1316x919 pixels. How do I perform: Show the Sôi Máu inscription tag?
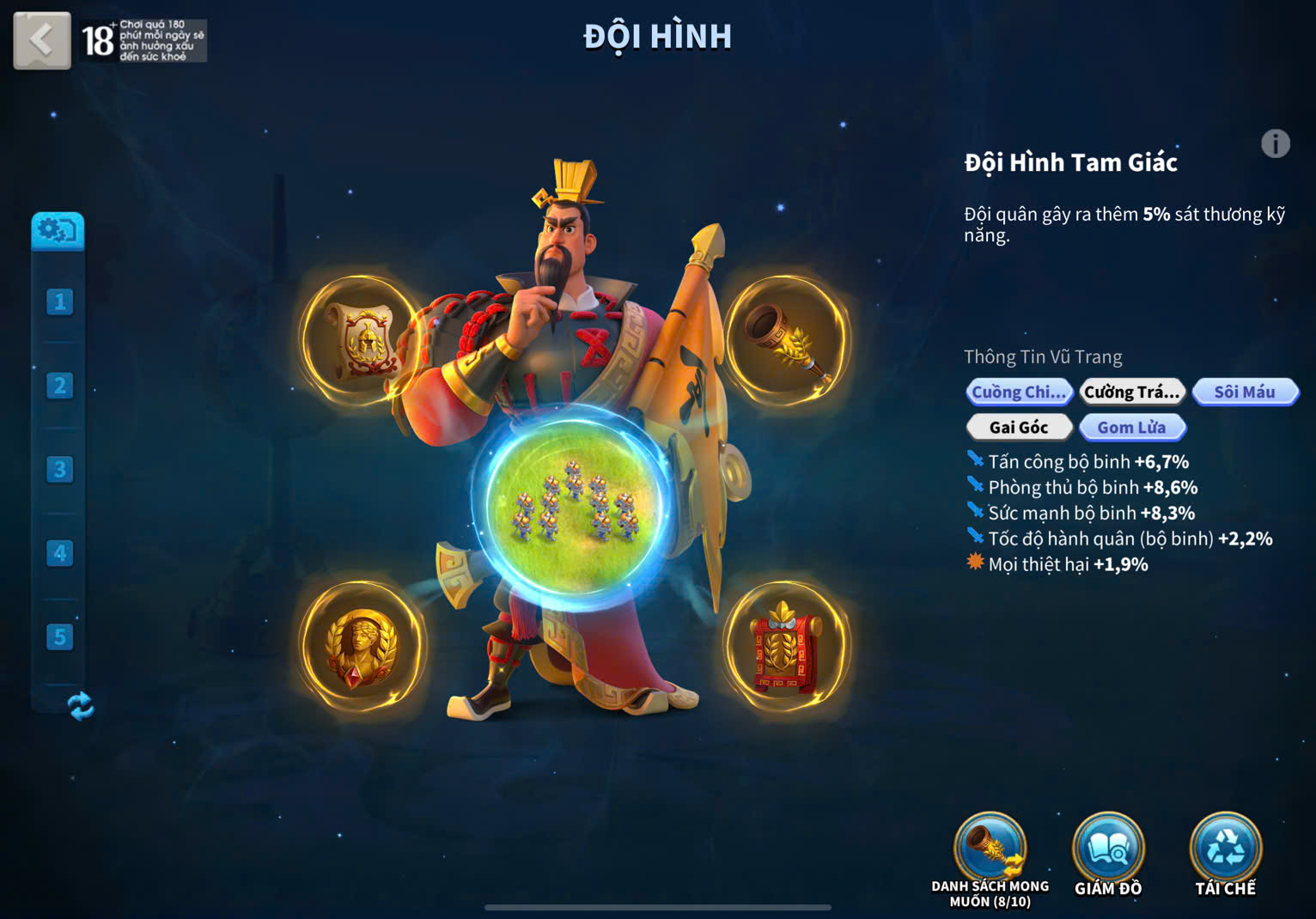coord(1245,393)
